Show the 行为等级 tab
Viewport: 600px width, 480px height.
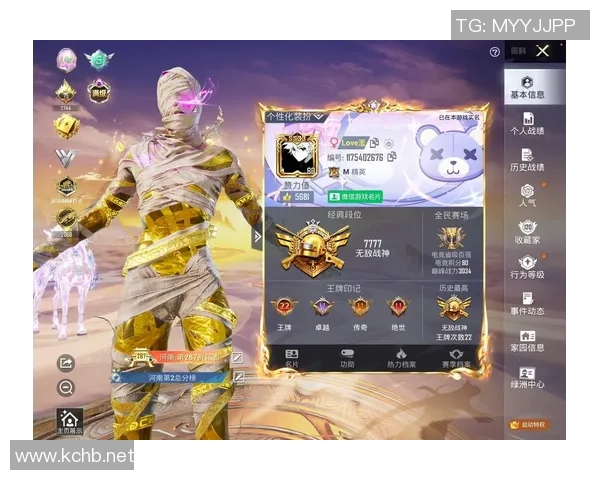tap(527, 268)
